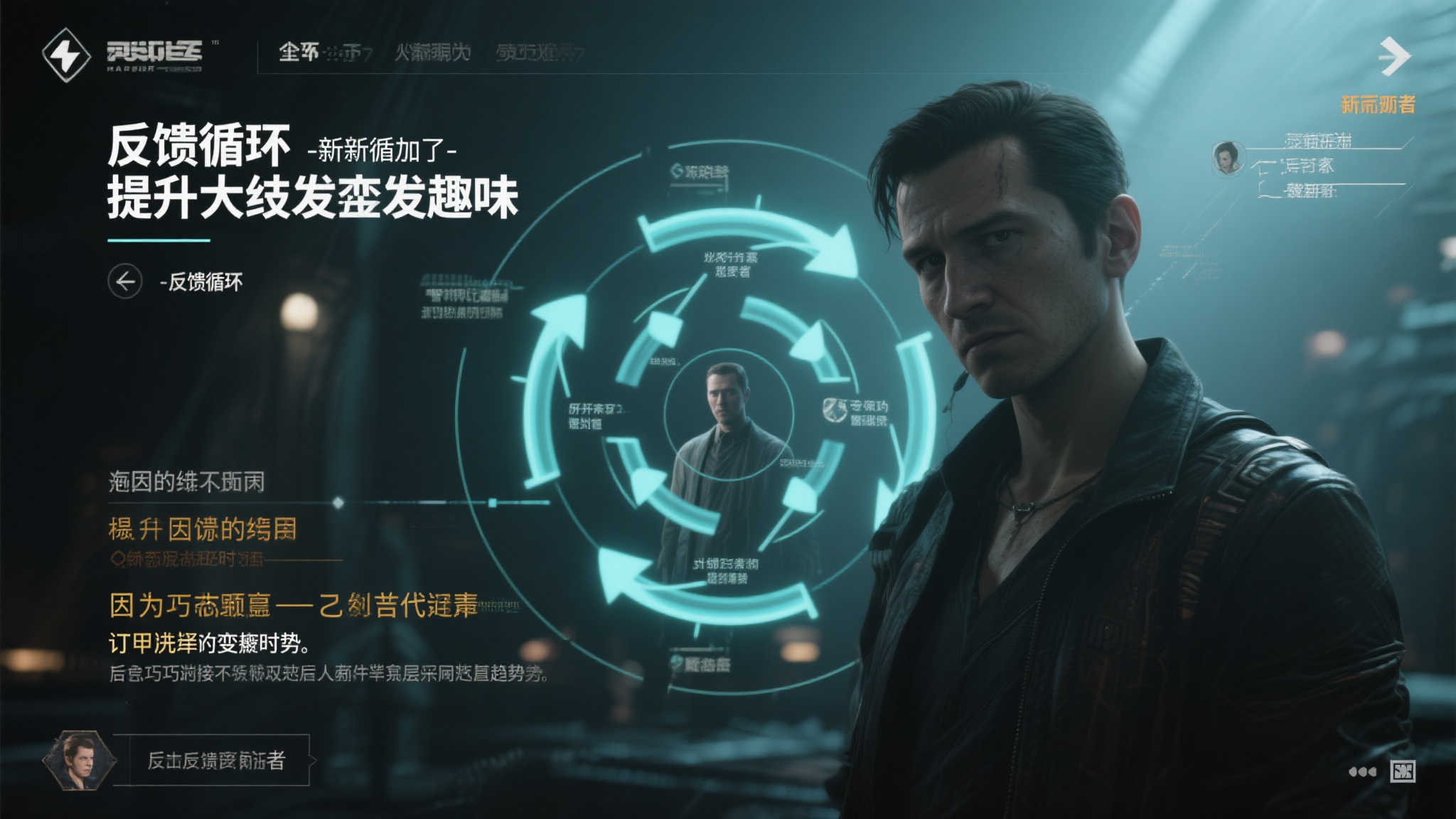Image resolution: width=1456 pixels, height=819 pixels.
Task: Select the small character avatar at top-right
Action: [x=1227, y=158]
